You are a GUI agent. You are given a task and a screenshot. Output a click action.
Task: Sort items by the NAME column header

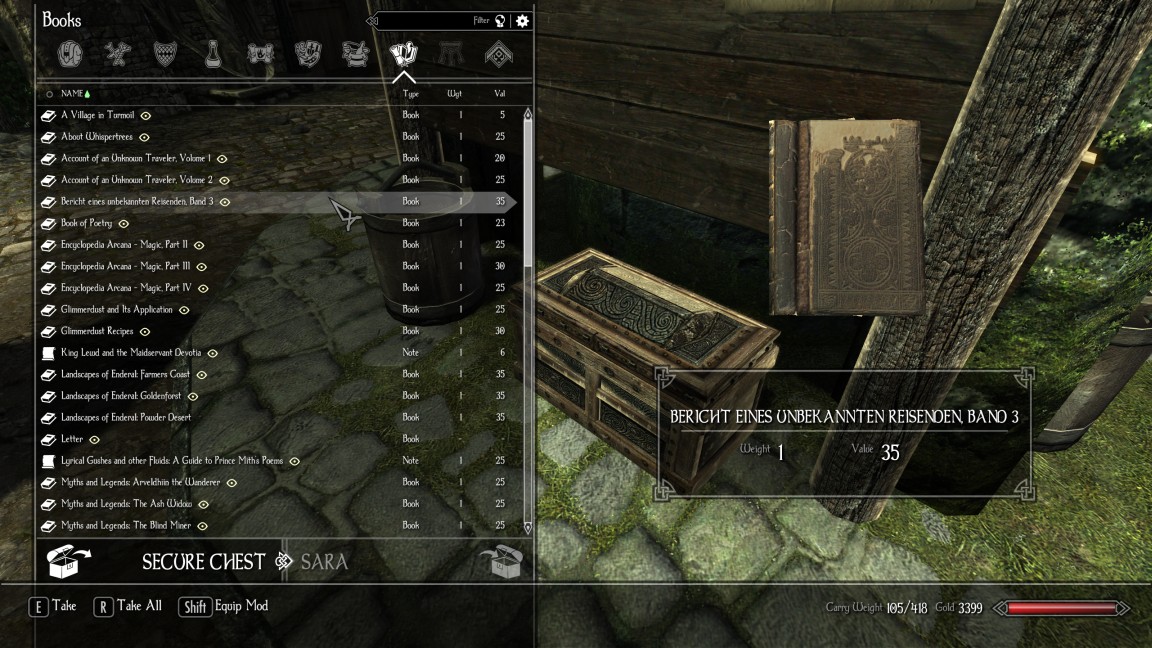tap(72, 94)
